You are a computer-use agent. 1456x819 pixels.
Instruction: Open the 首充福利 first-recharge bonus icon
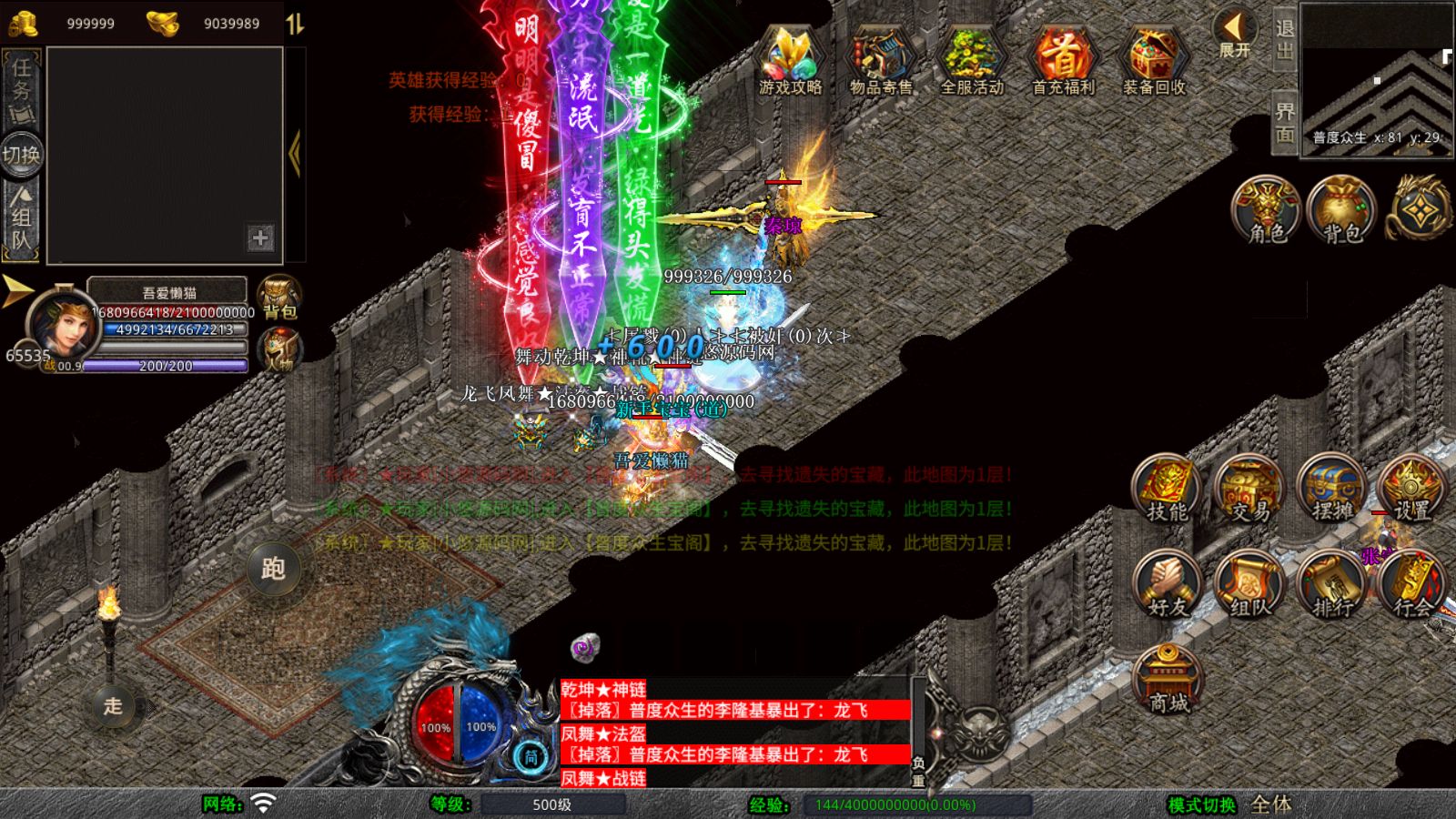pos(1063,60)
